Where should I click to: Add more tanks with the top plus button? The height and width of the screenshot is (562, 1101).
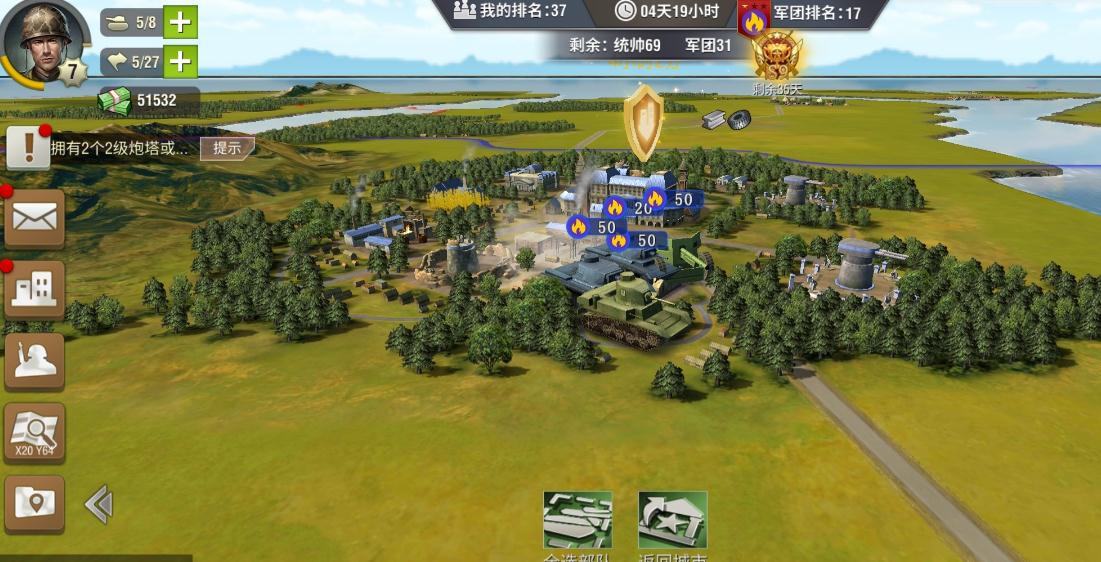[180, 22]
